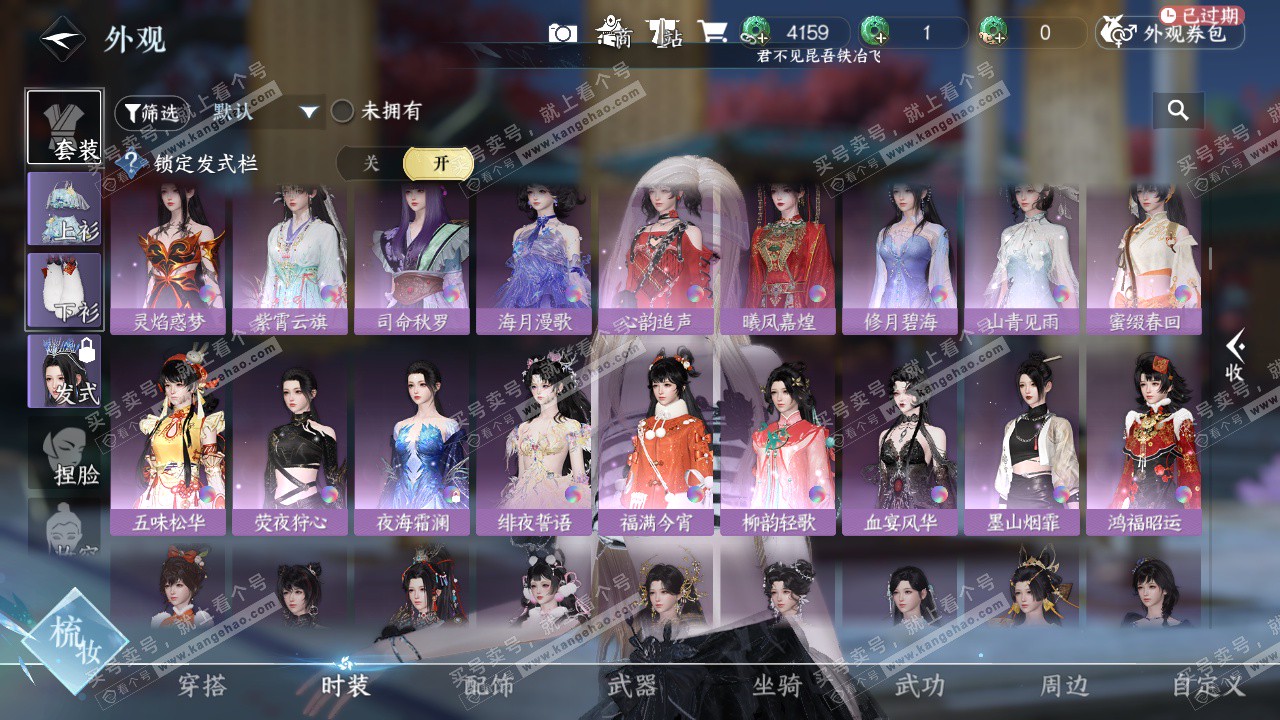Collapse the panel with 收 arrow
Image resolution: width=1280 pixels, height=720 pixels.
1235,357
